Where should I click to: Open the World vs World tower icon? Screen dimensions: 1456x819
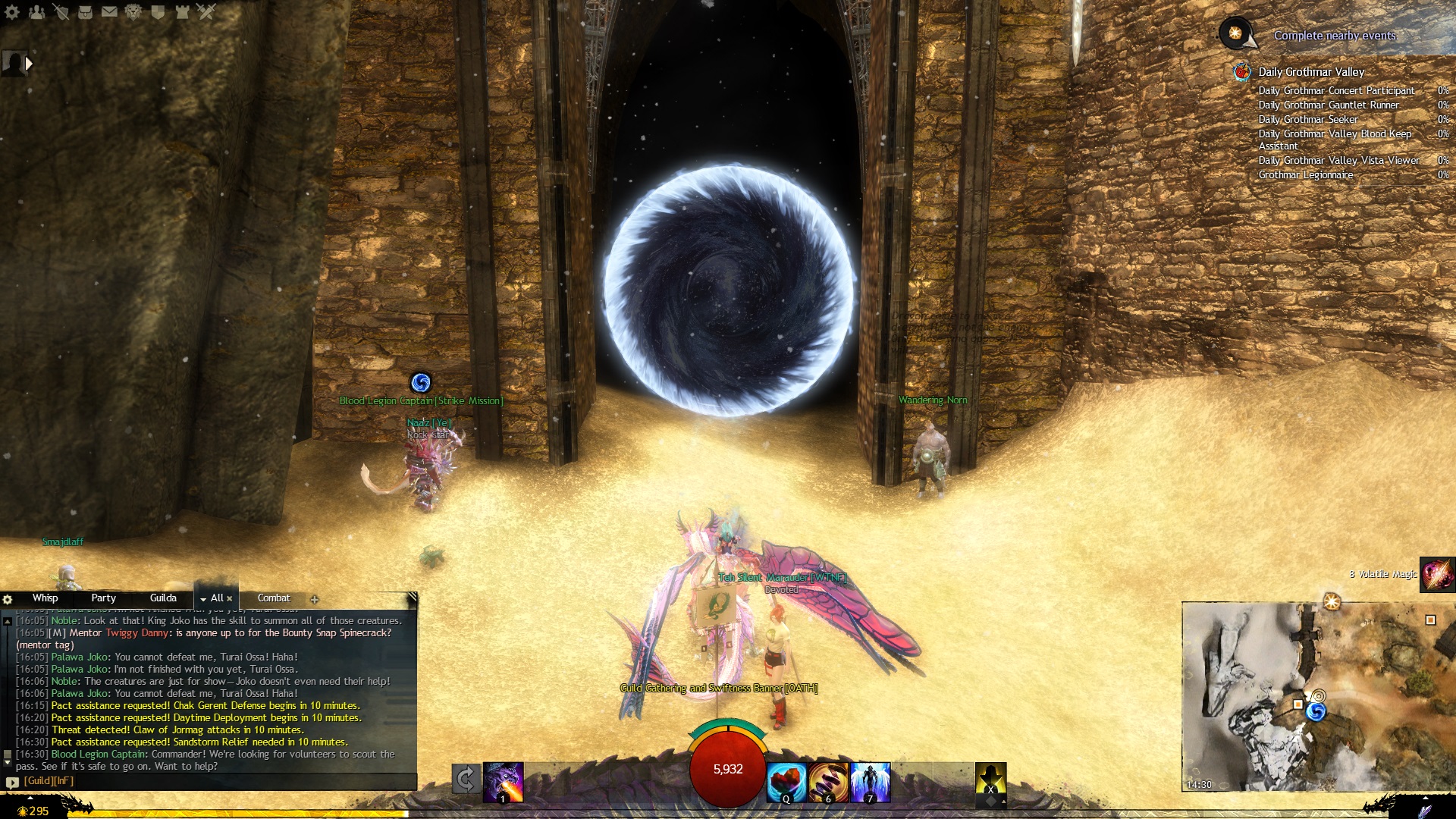click(x=182, y=11)
